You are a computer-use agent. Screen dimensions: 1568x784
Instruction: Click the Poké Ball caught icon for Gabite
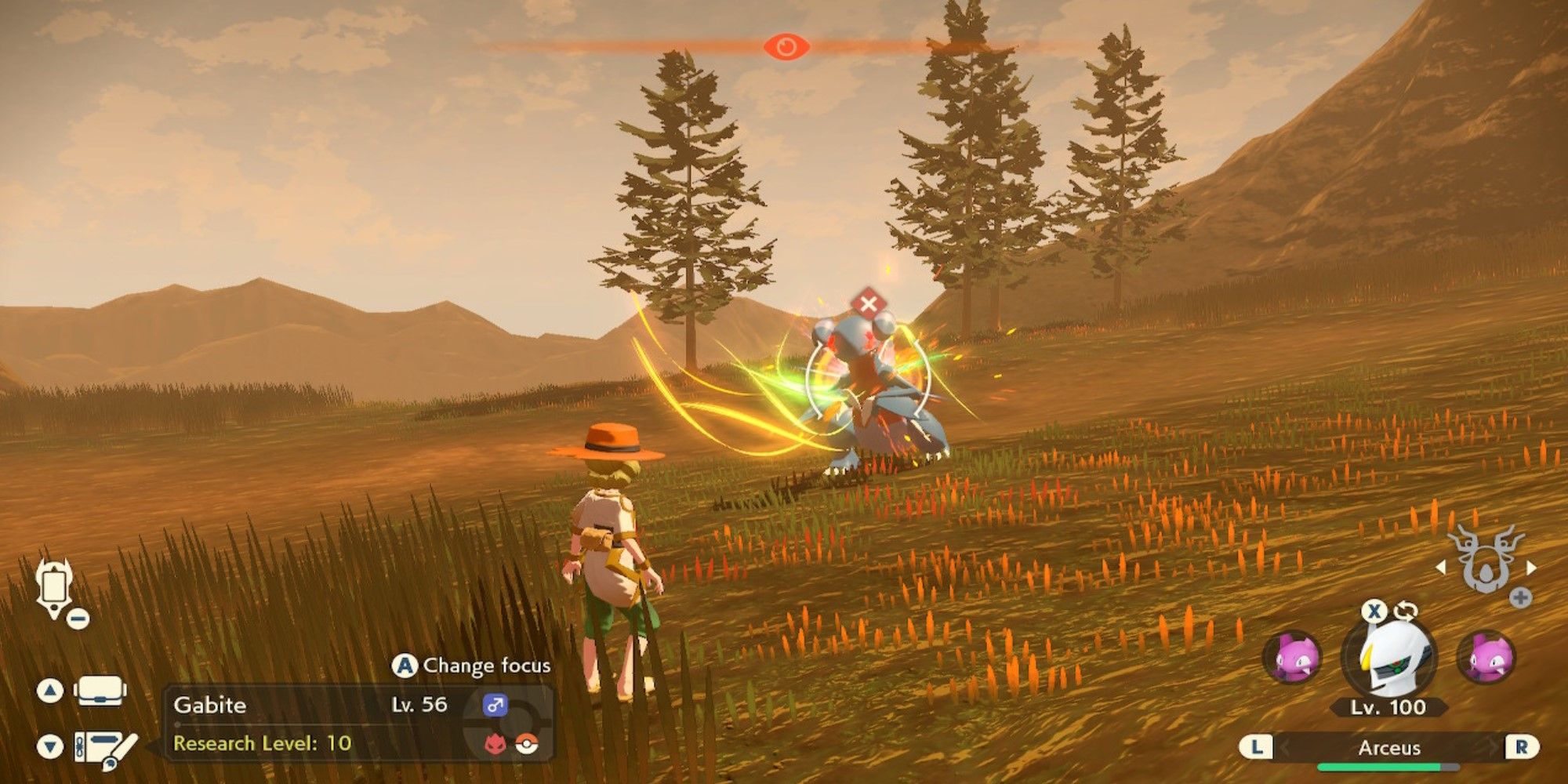(527, 743)
